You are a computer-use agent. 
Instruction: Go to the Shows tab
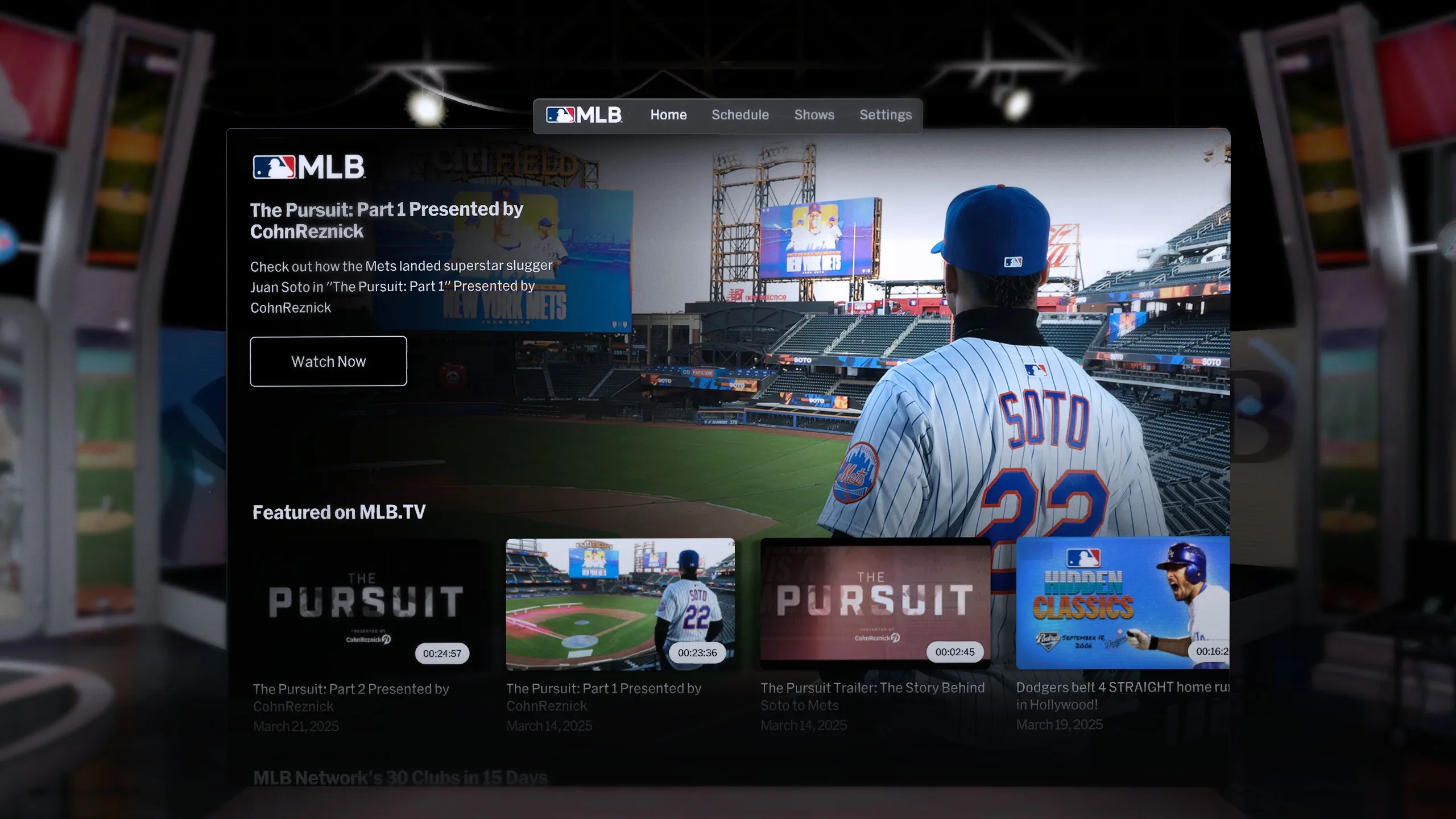[x=814, y=115]
